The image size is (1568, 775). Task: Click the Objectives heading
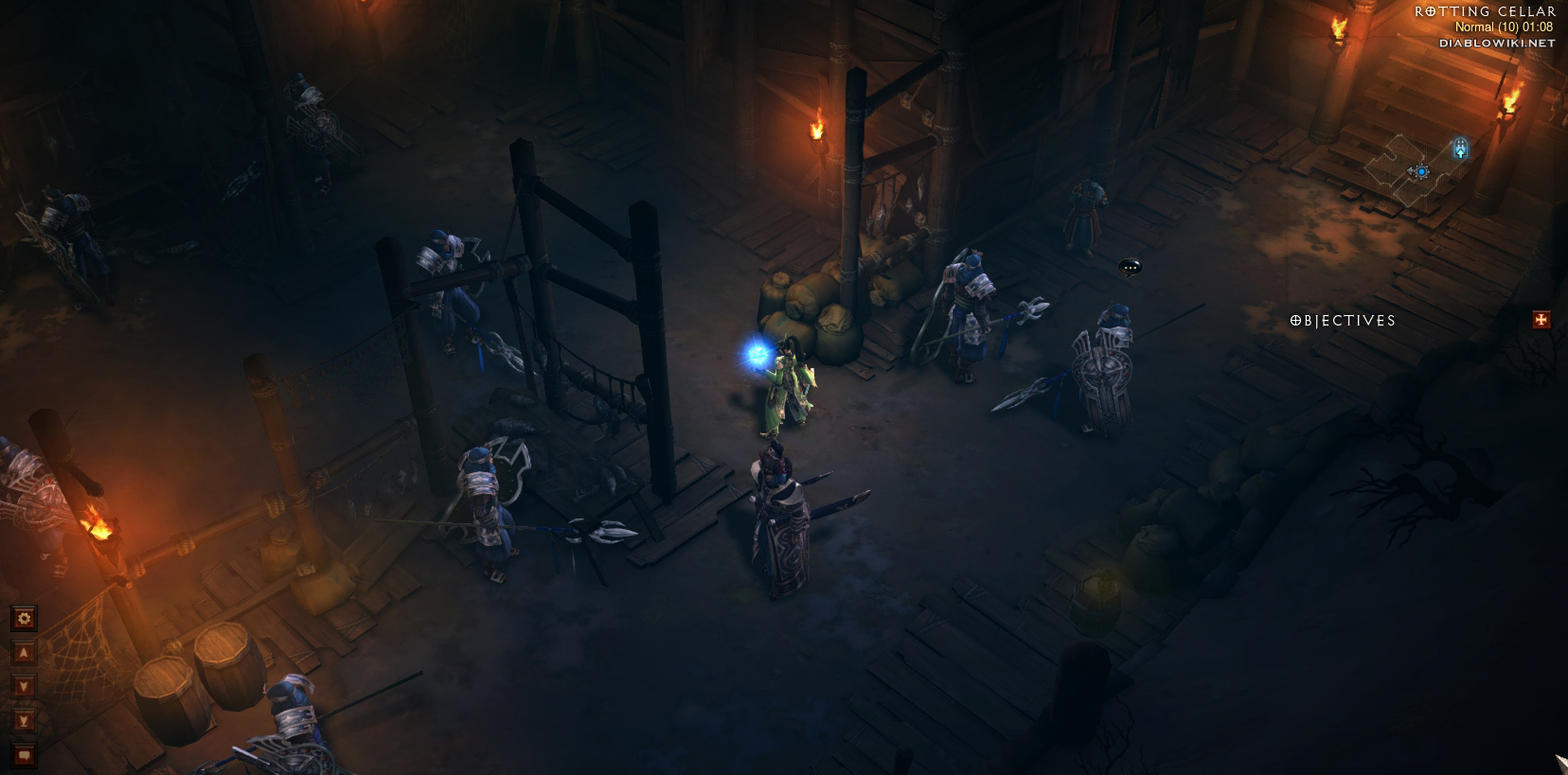click(1343, 321)
